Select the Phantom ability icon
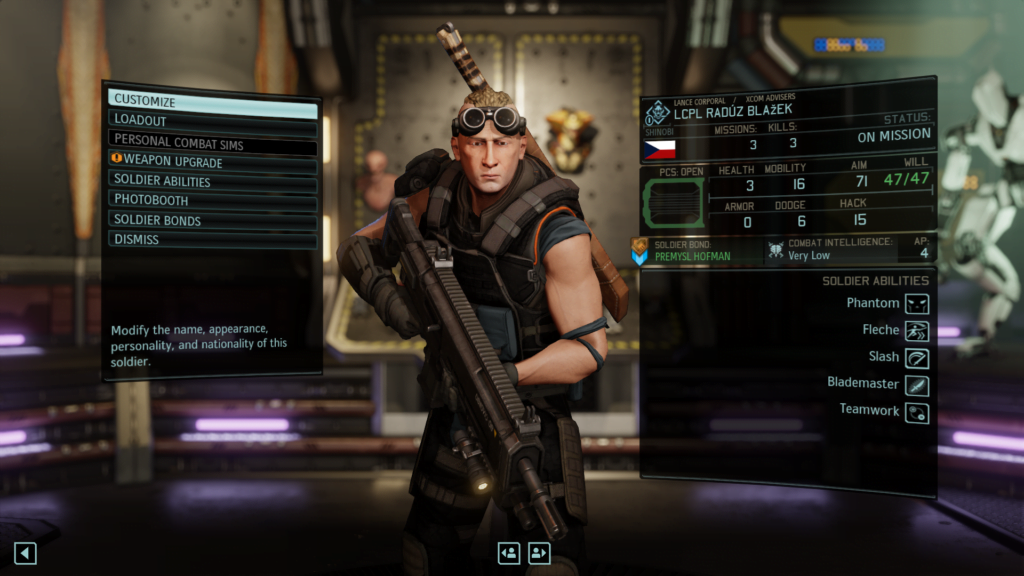 pyautogui.click(x=917, y=303)
